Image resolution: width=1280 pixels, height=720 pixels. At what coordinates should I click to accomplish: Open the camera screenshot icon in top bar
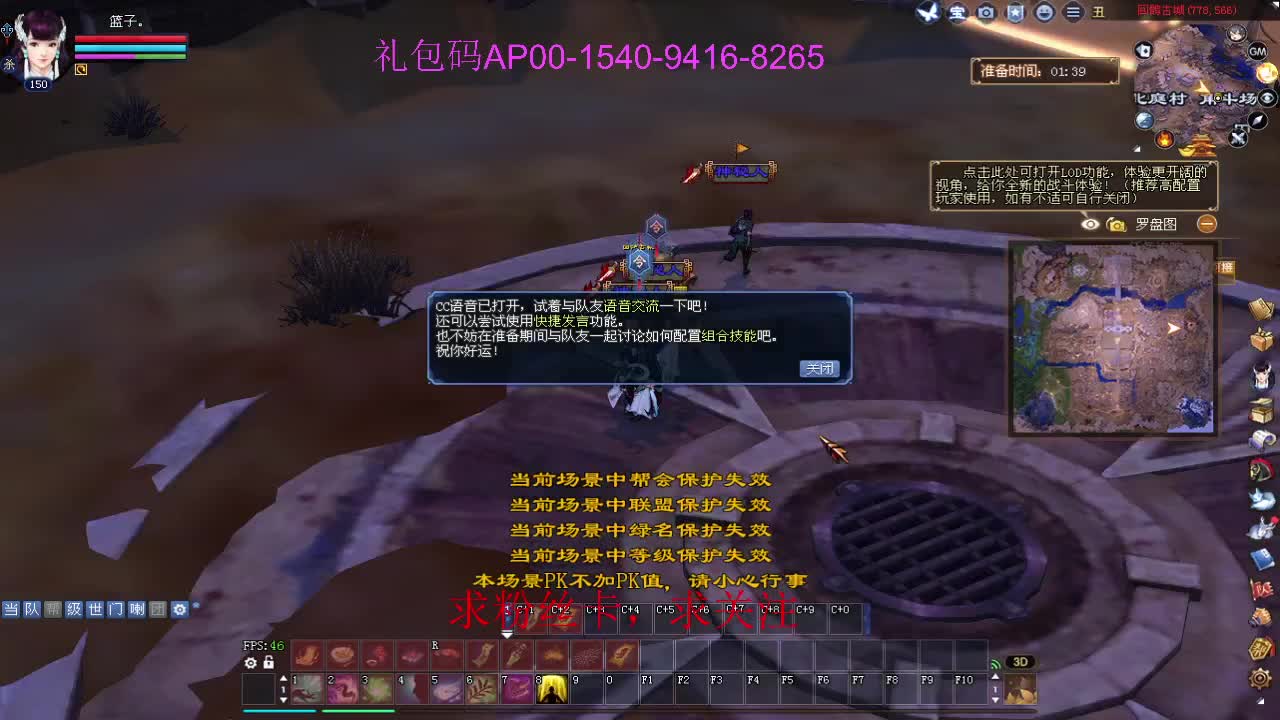coord(986,13)
